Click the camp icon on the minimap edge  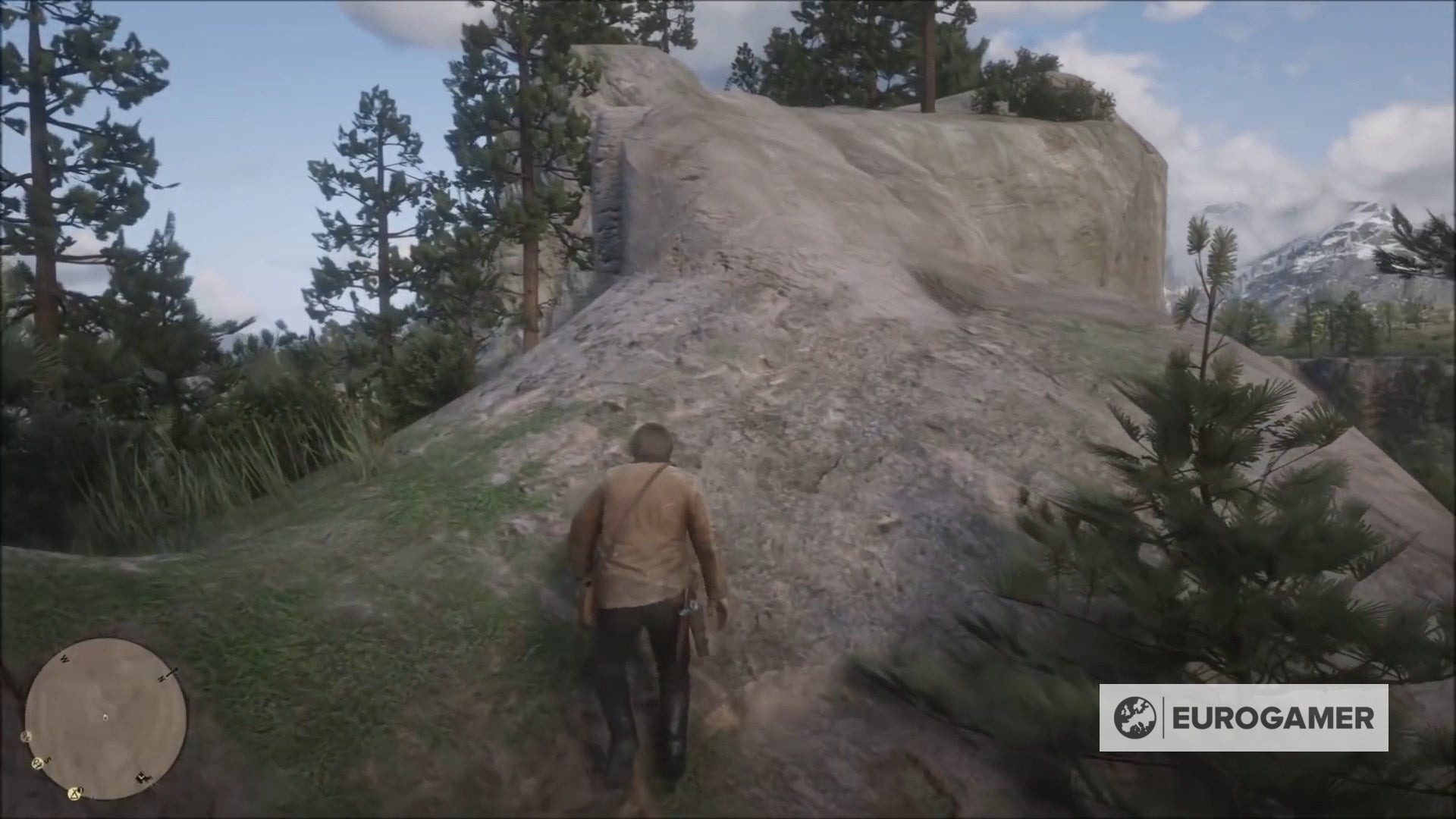(75, 793)
